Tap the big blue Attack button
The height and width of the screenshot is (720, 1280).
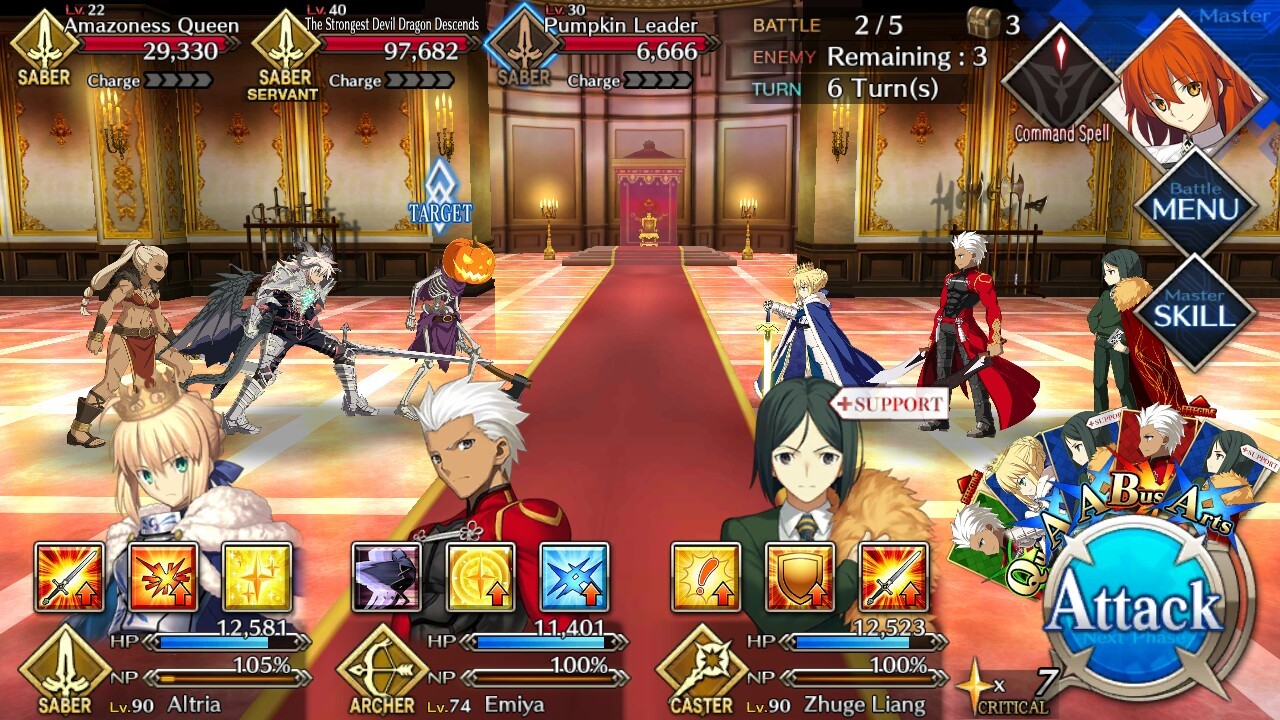[1140, 605]
